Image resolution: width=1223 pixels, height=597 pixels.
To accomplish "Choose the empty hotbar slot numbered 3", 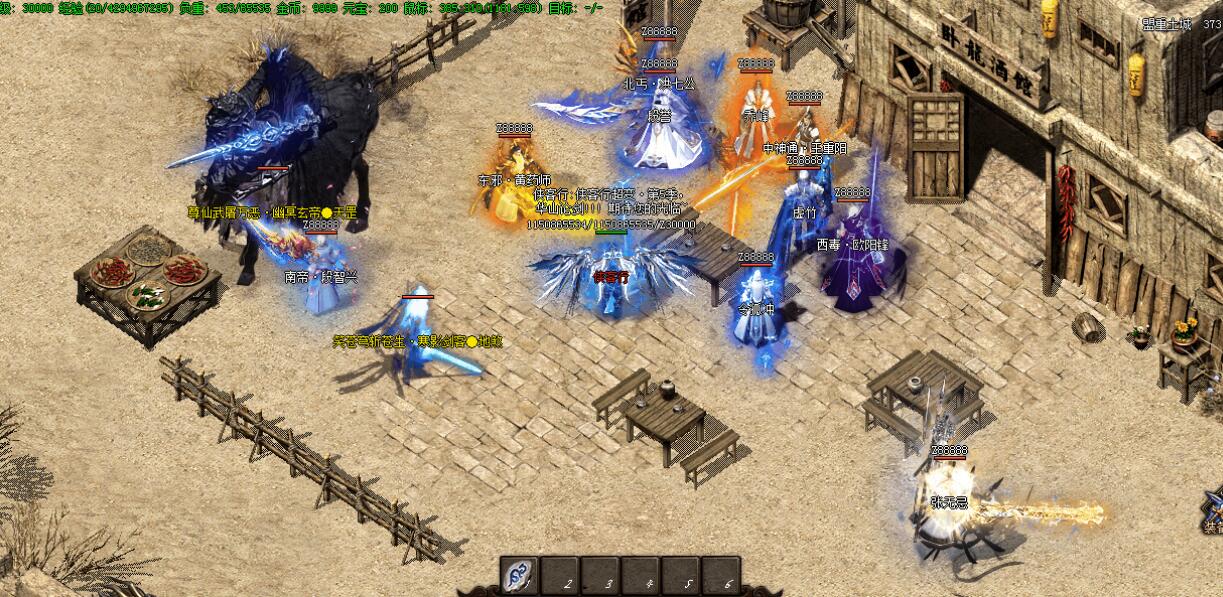I will point(600,576).
